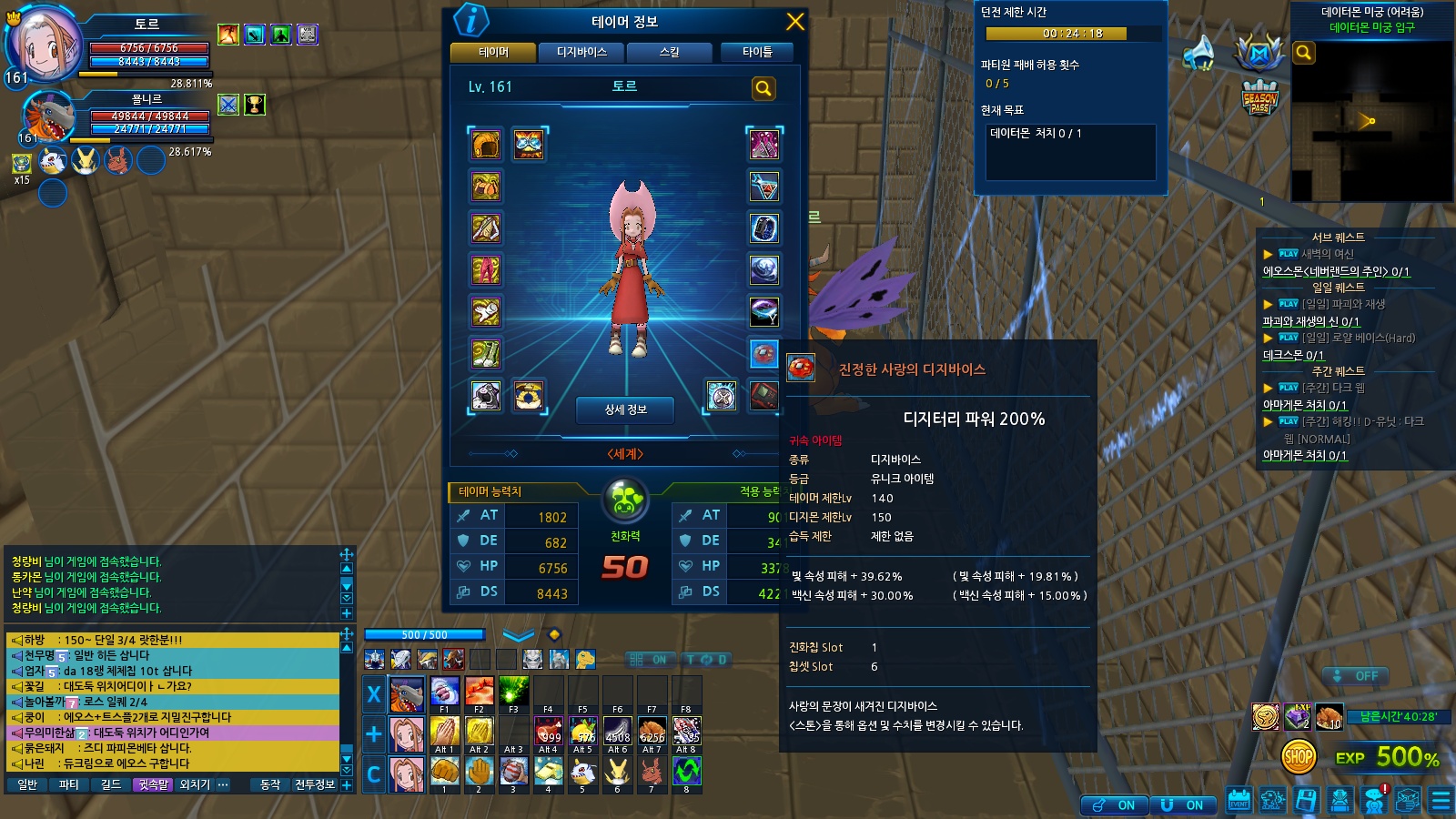Select the 타이틀 tab
Image resolution: width=1456 pixels, height=819 pixels.
[x=757, y=52]
